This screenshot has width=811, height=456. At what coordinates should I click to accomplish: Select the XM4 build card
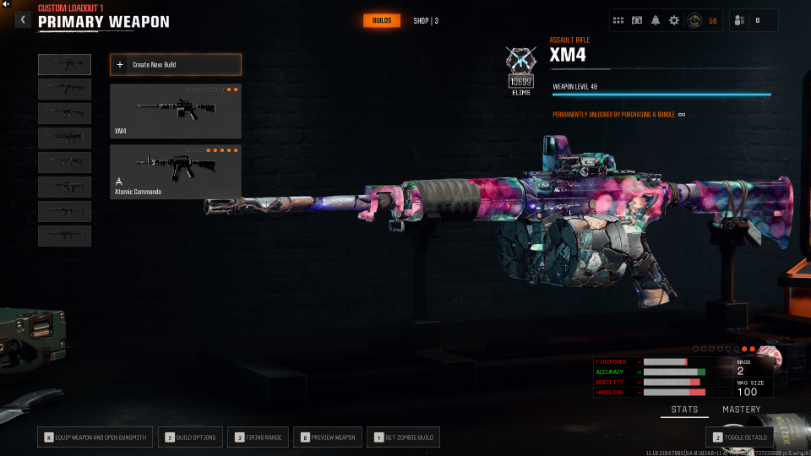(x=175, y=111)
